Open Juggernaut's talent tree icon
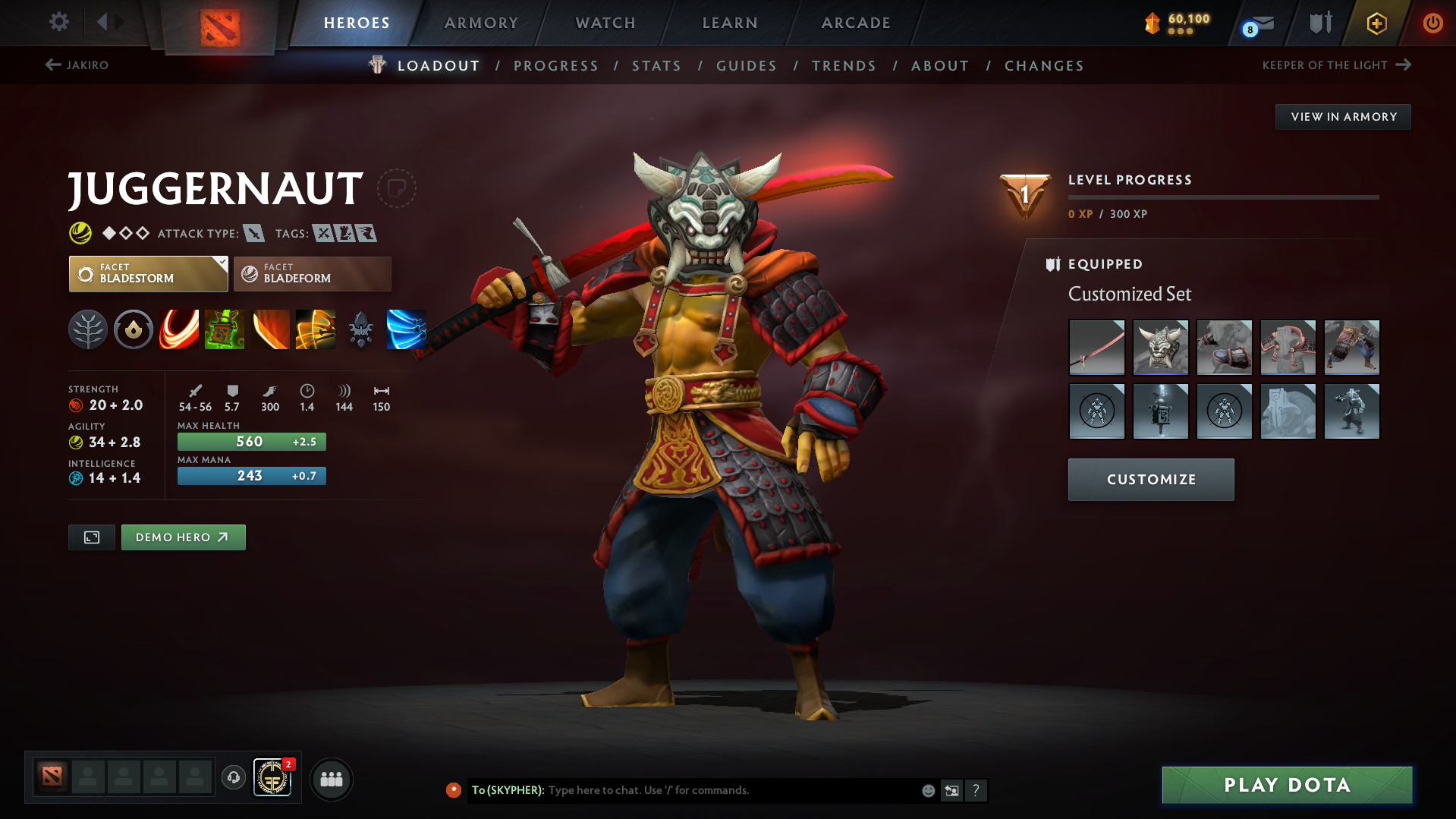 [88, 329]
